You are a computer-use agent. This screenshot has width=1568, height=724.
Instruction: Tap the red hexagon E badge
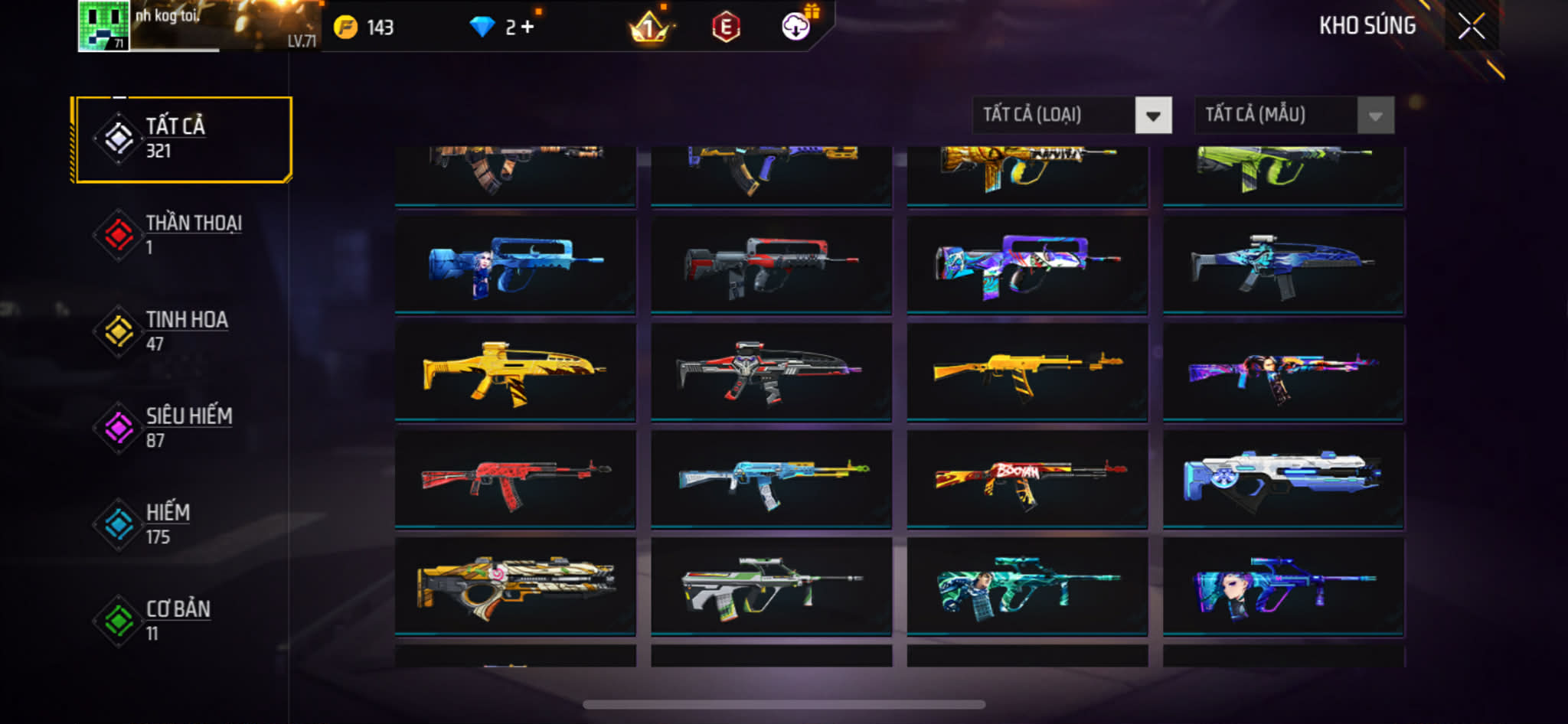tap(725, 28)
